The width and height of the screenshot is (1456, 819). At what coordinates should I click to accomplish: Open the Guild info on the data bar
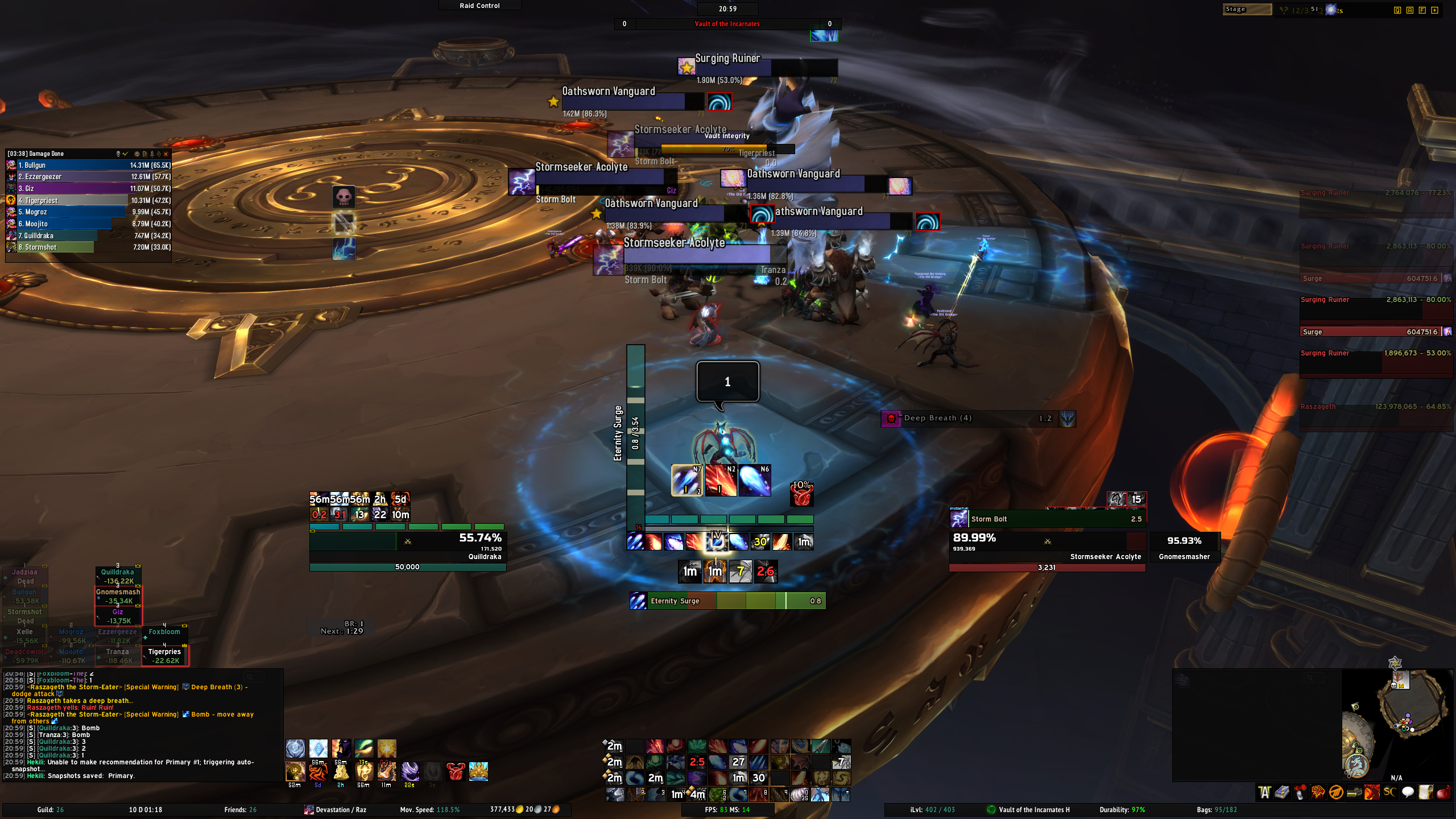coord(51,810)
